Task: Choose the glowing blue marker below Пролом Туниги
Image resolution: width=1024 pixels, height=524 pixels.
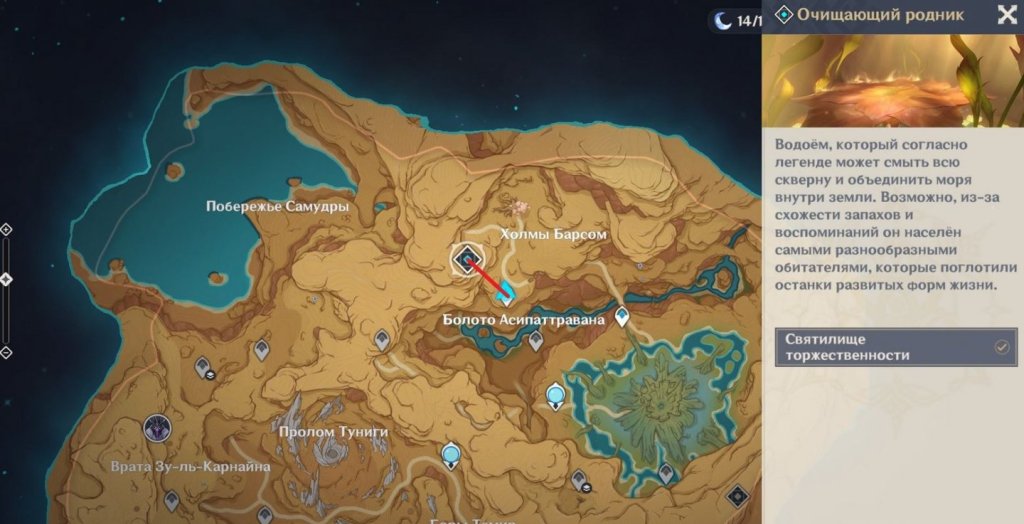Action: (x=452, y=456)
